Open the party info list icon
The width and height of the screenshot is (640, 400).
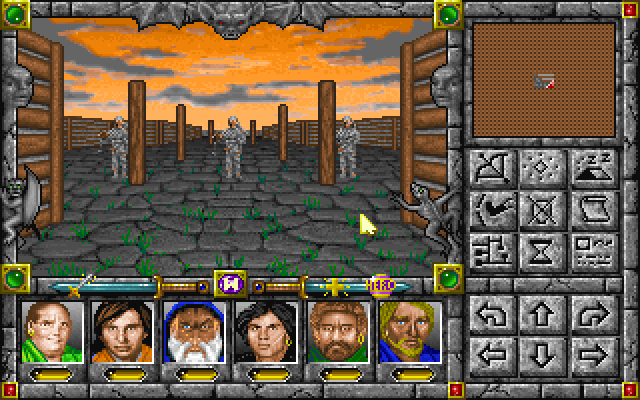592,250
